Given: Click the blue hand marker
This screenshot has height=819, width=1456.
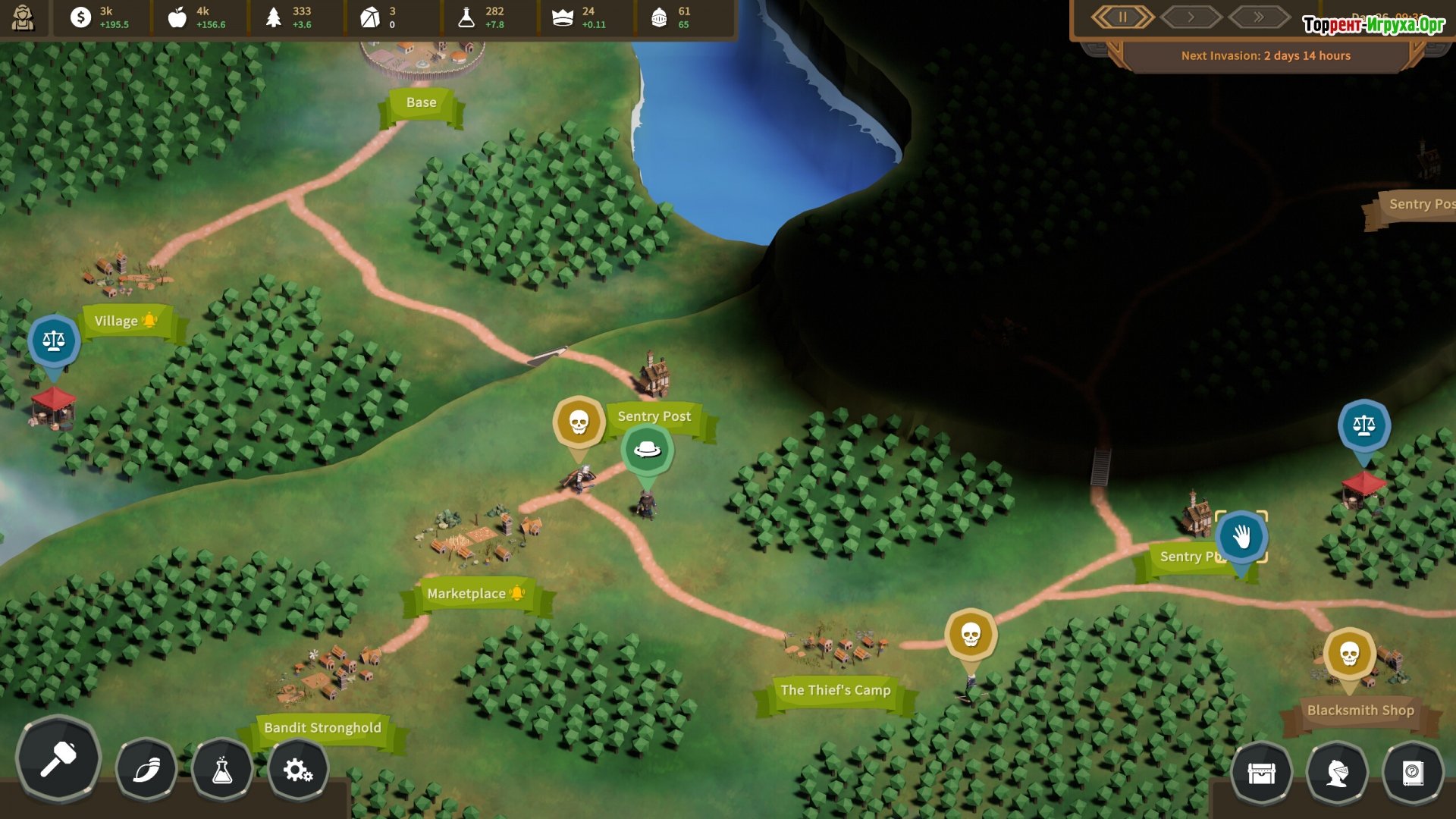Looking at the screenshot, I should [1241, 537].
